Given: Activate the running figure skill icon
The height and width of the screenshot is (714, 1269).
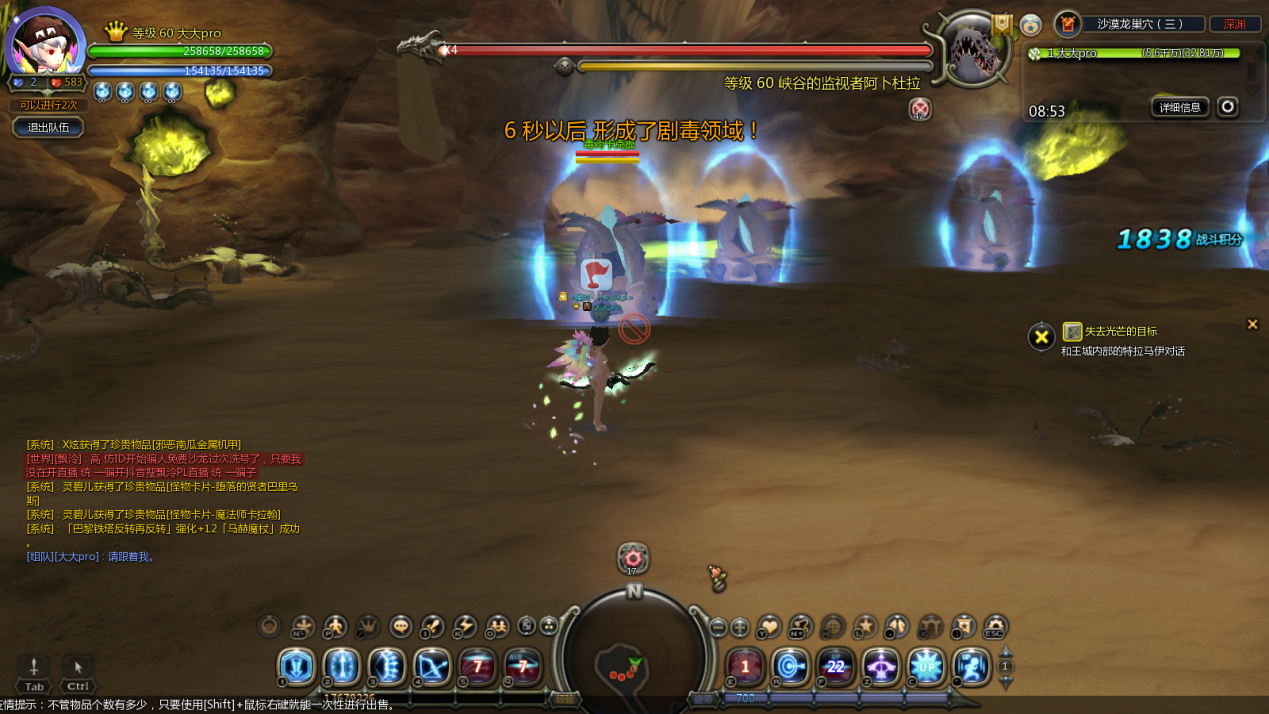Looking at the screenshot, I should tap(971, 667).
